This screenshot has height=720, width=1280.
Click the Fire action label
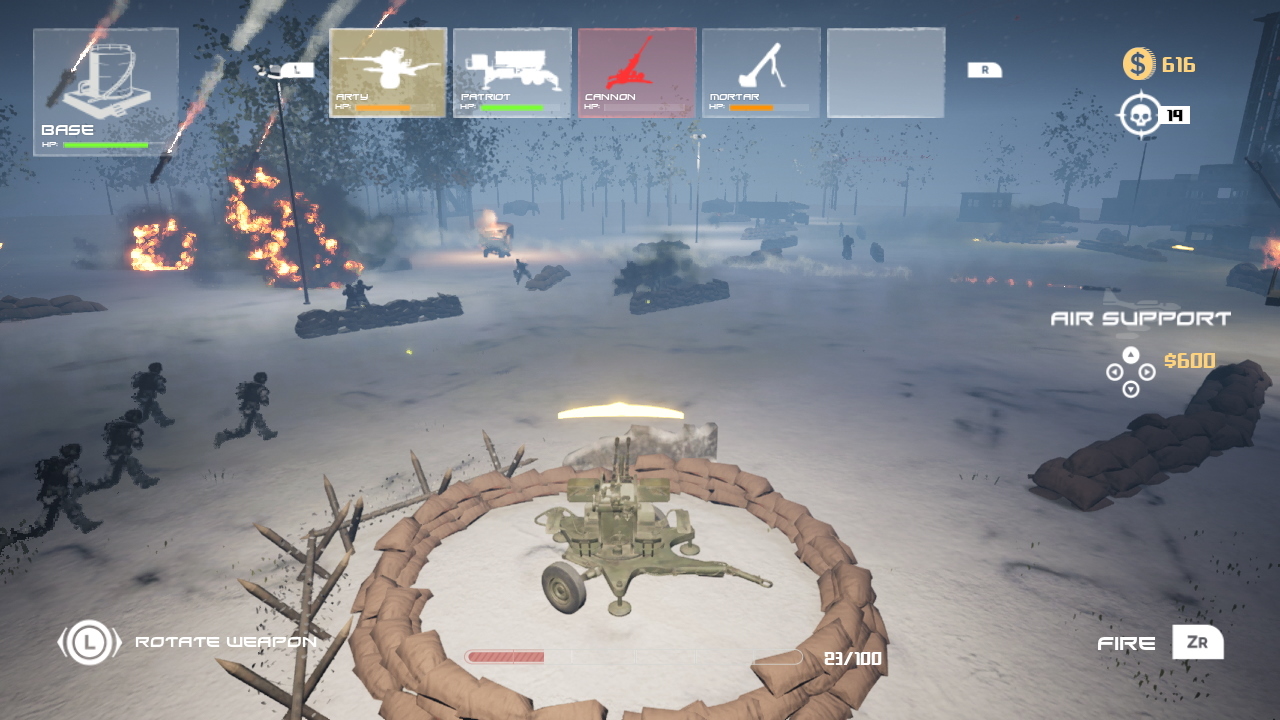(x=1125, y=643)
